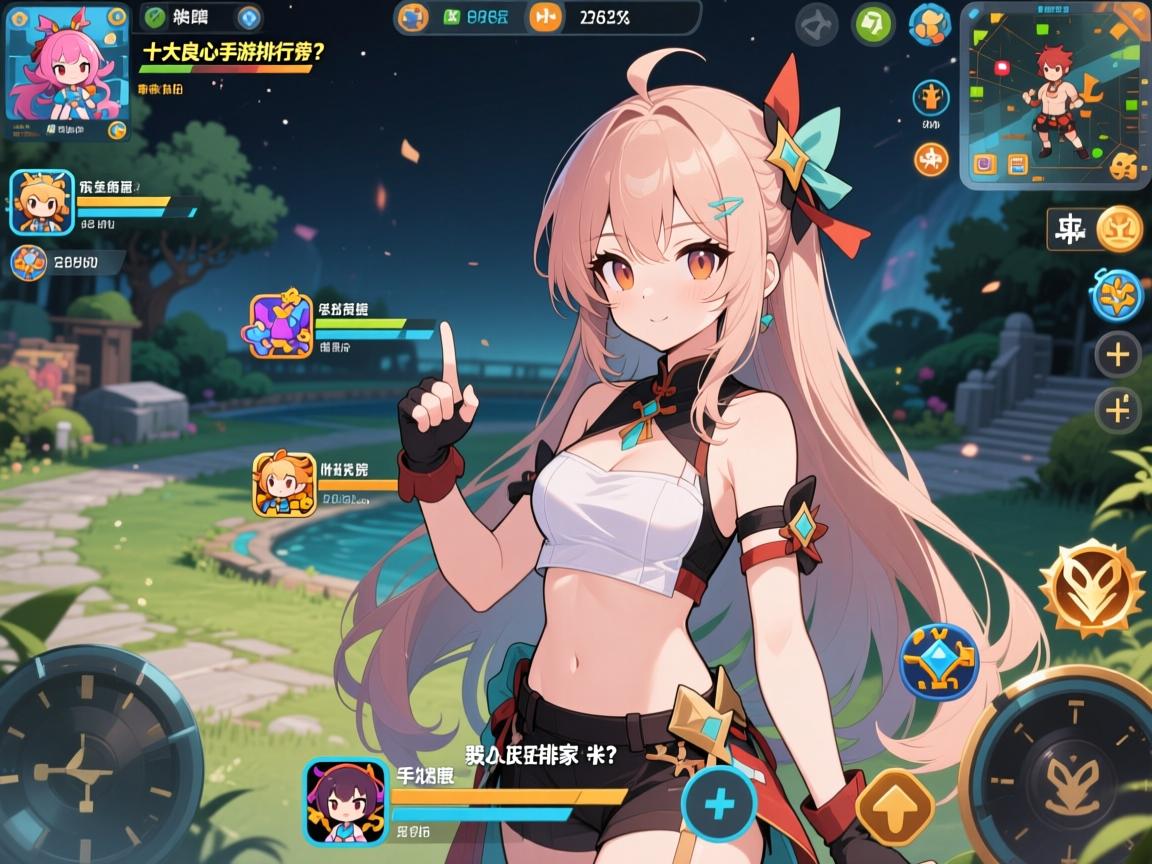Activate the blue emblem with gold leaf icon
The image size is (1152, 864).
pyautogui.click(x=1116, y=295)
